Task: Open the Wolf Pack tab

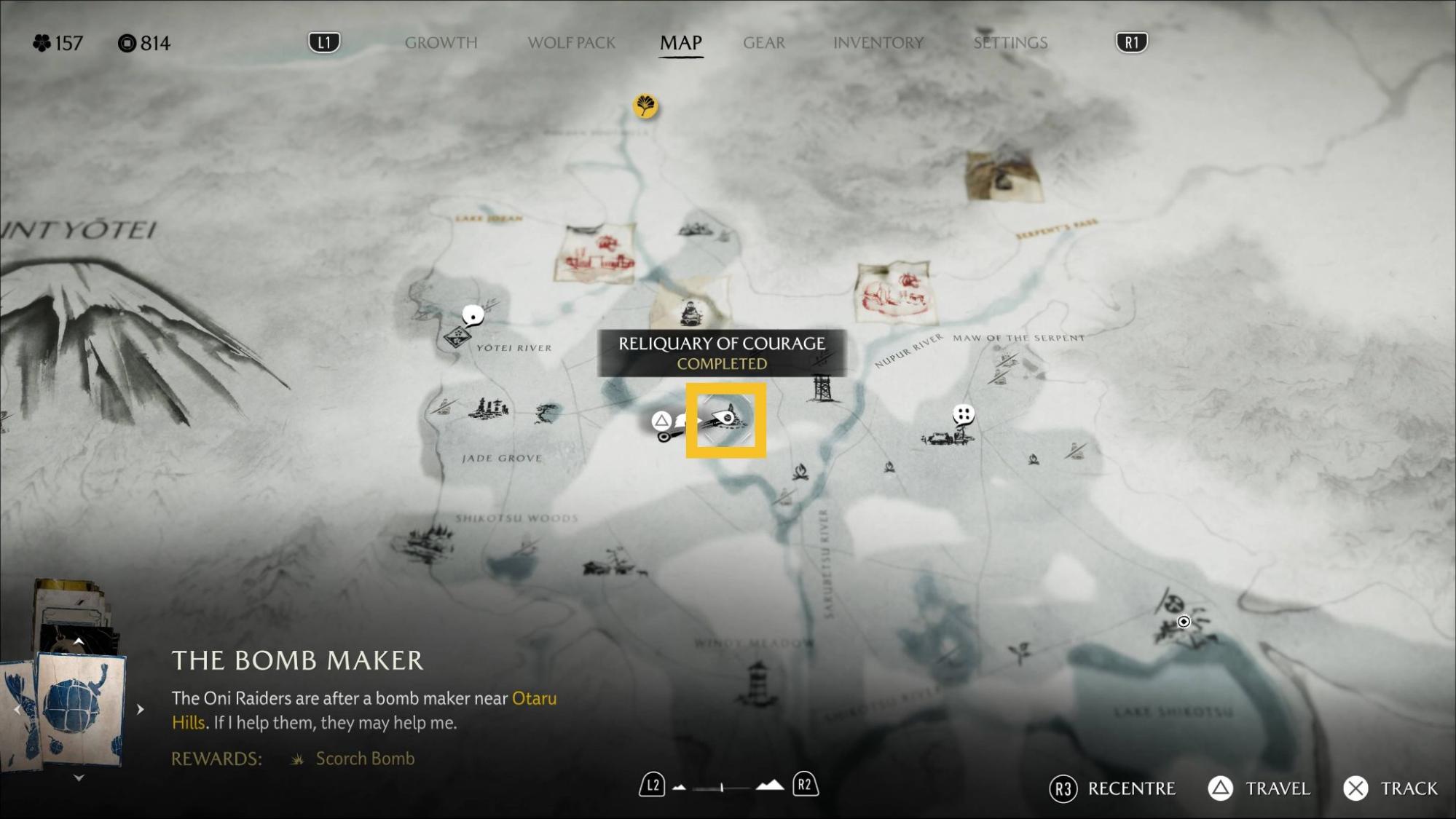Action: click(571, 43)
